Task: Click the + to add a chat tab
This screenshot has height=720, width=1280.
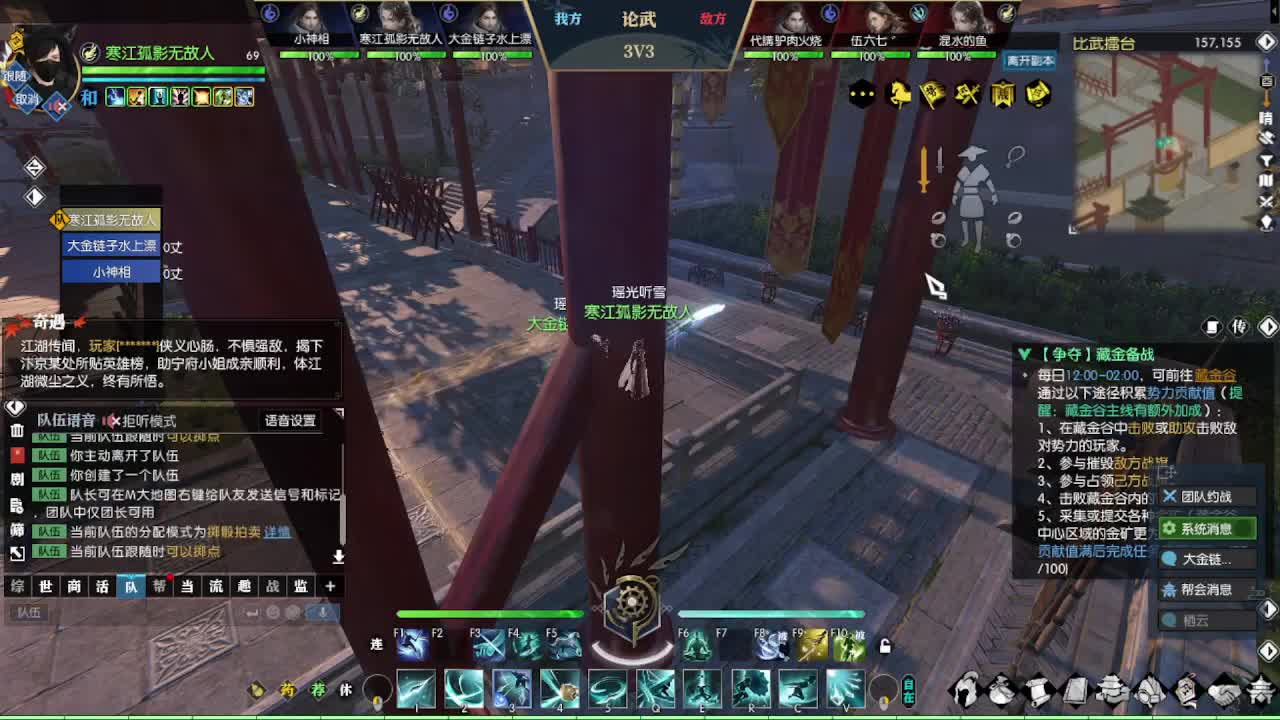Action: pos(331,588)
